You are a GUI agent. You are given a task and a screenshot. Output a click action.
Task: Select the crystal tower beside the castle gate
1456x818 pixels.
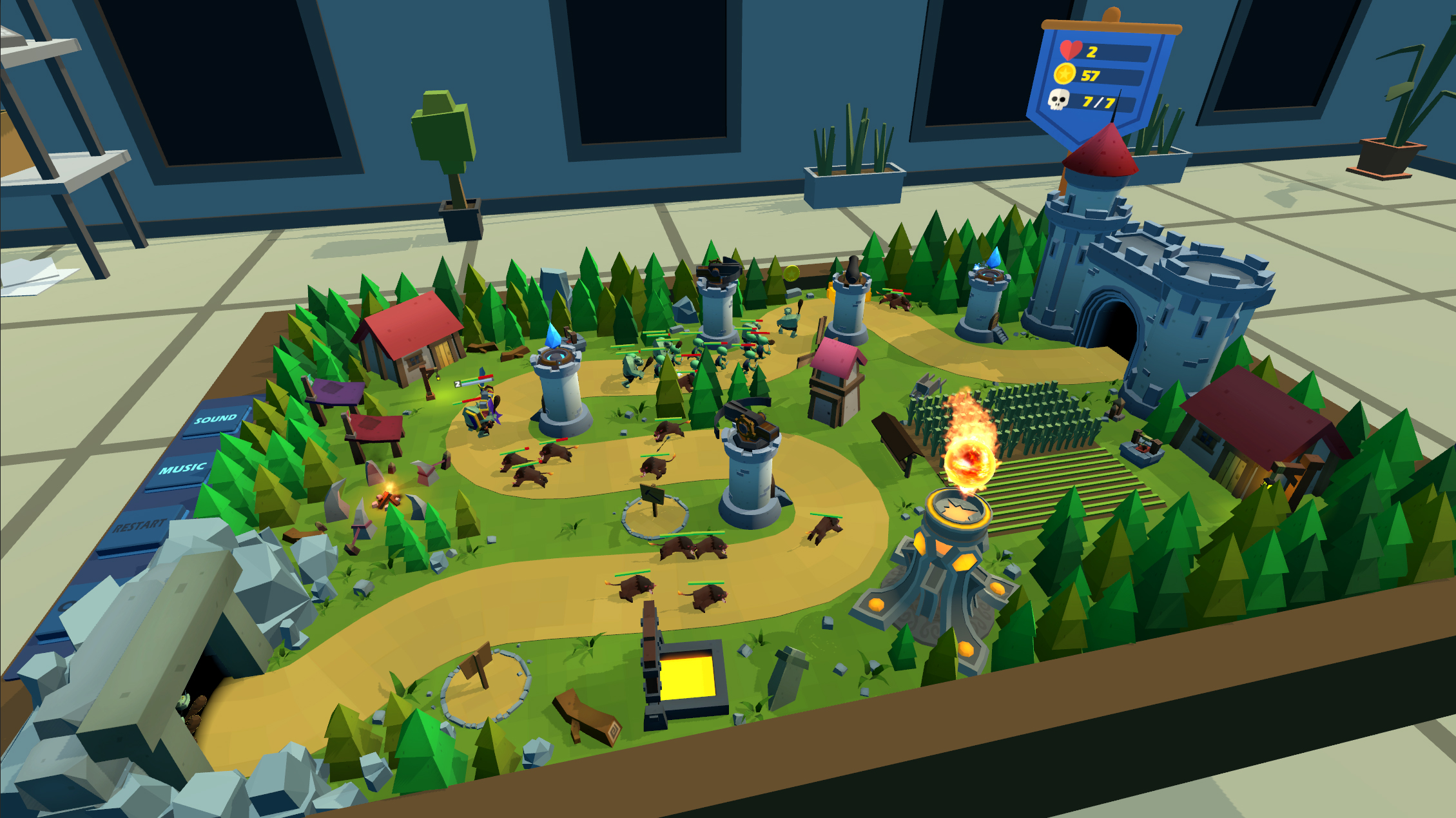(x=987, y=277)
